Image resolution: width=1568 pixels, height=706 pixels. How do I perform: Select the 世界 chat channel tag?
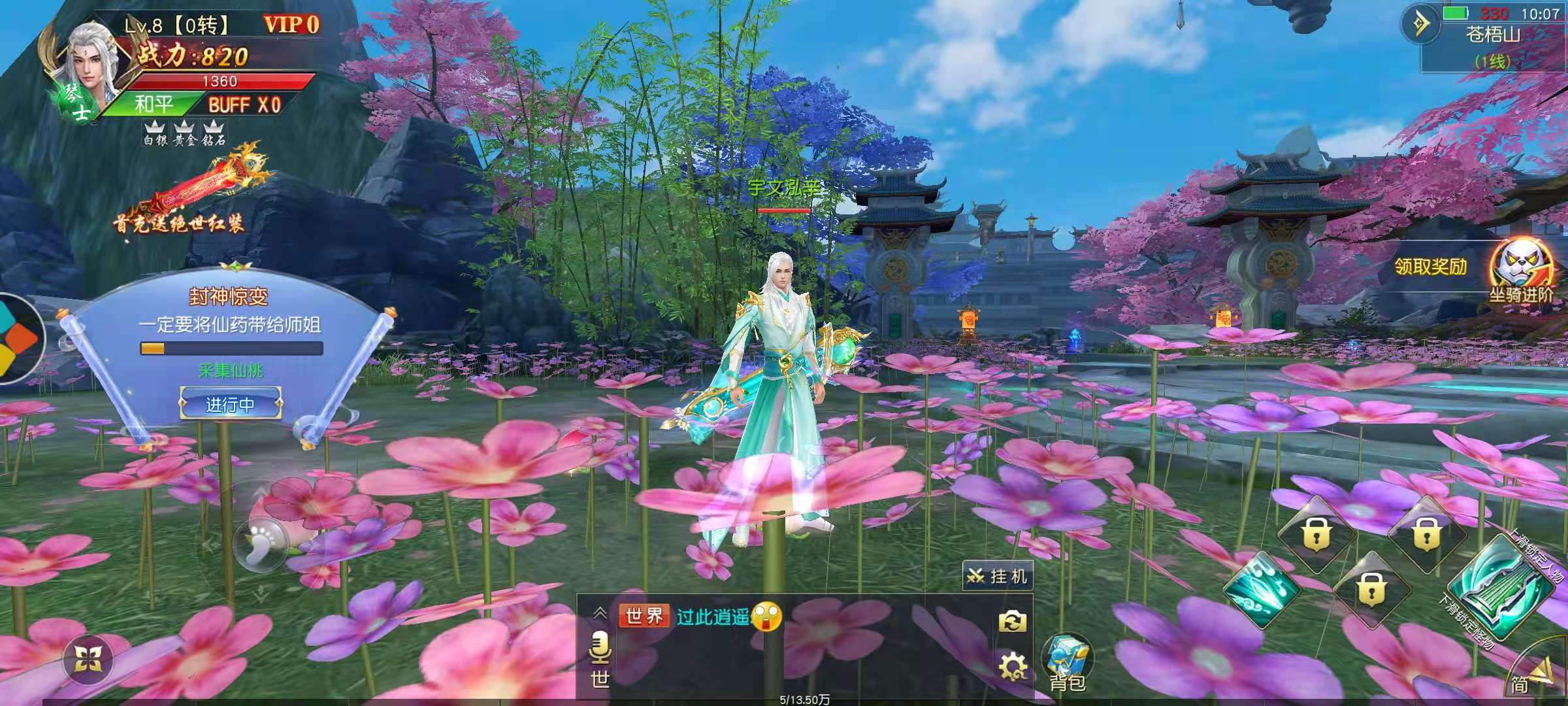pyautogui.click(x=644, y=616)
